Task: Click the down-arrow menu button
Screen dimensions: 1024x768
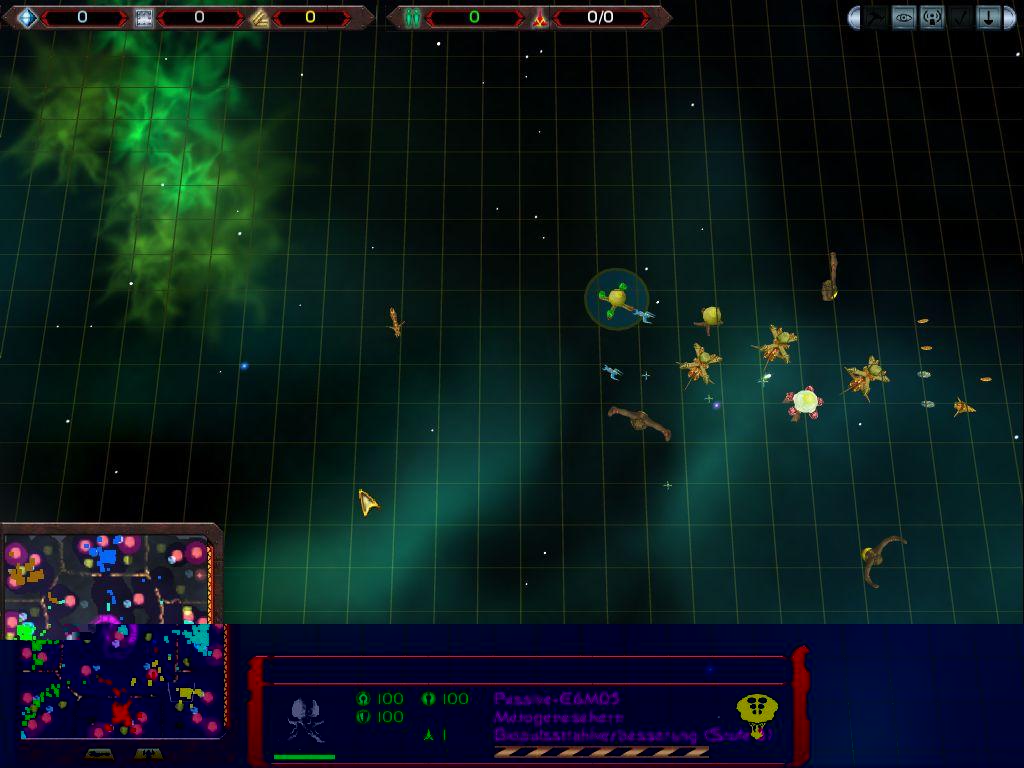Action: [x=988, y=17]
